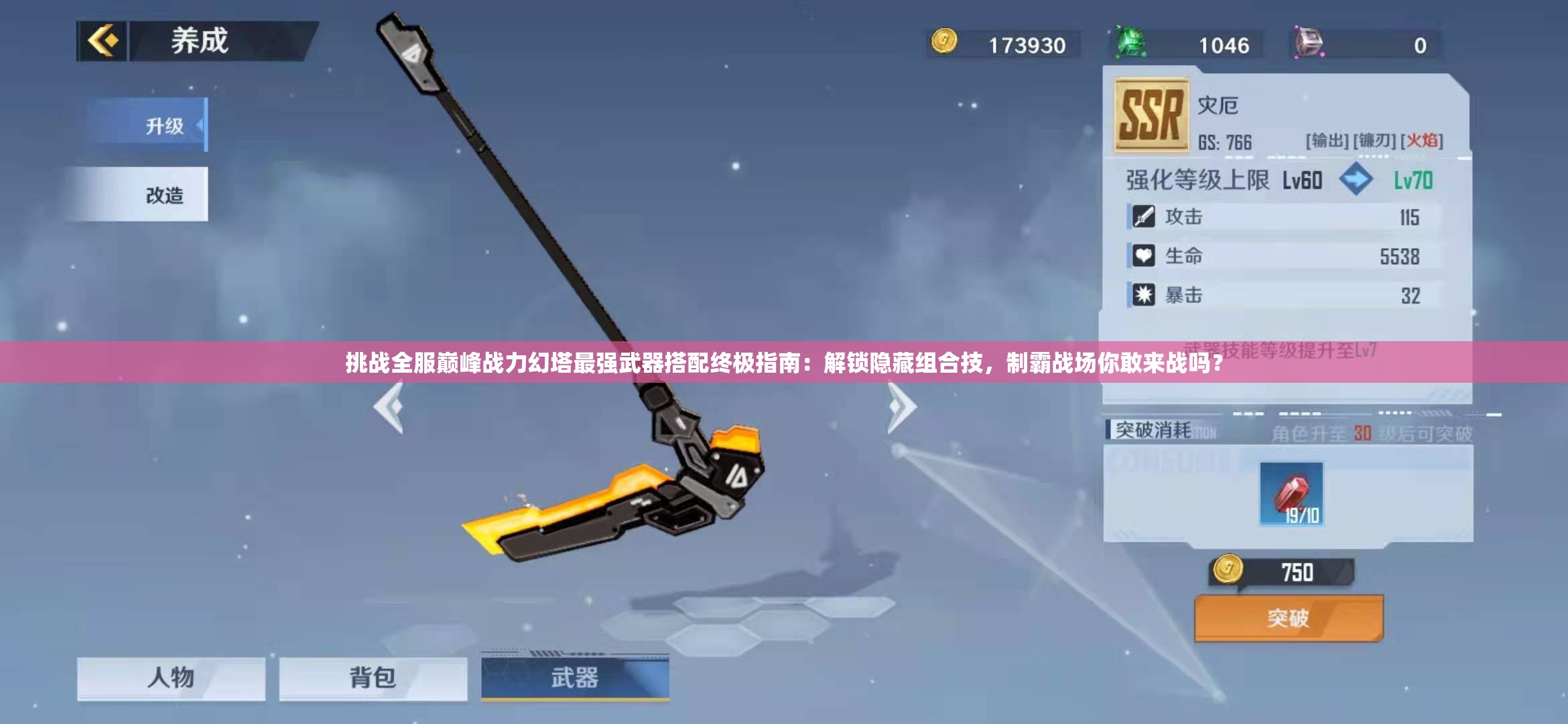Switch to the 背包 tab

(x=373, y=678)
